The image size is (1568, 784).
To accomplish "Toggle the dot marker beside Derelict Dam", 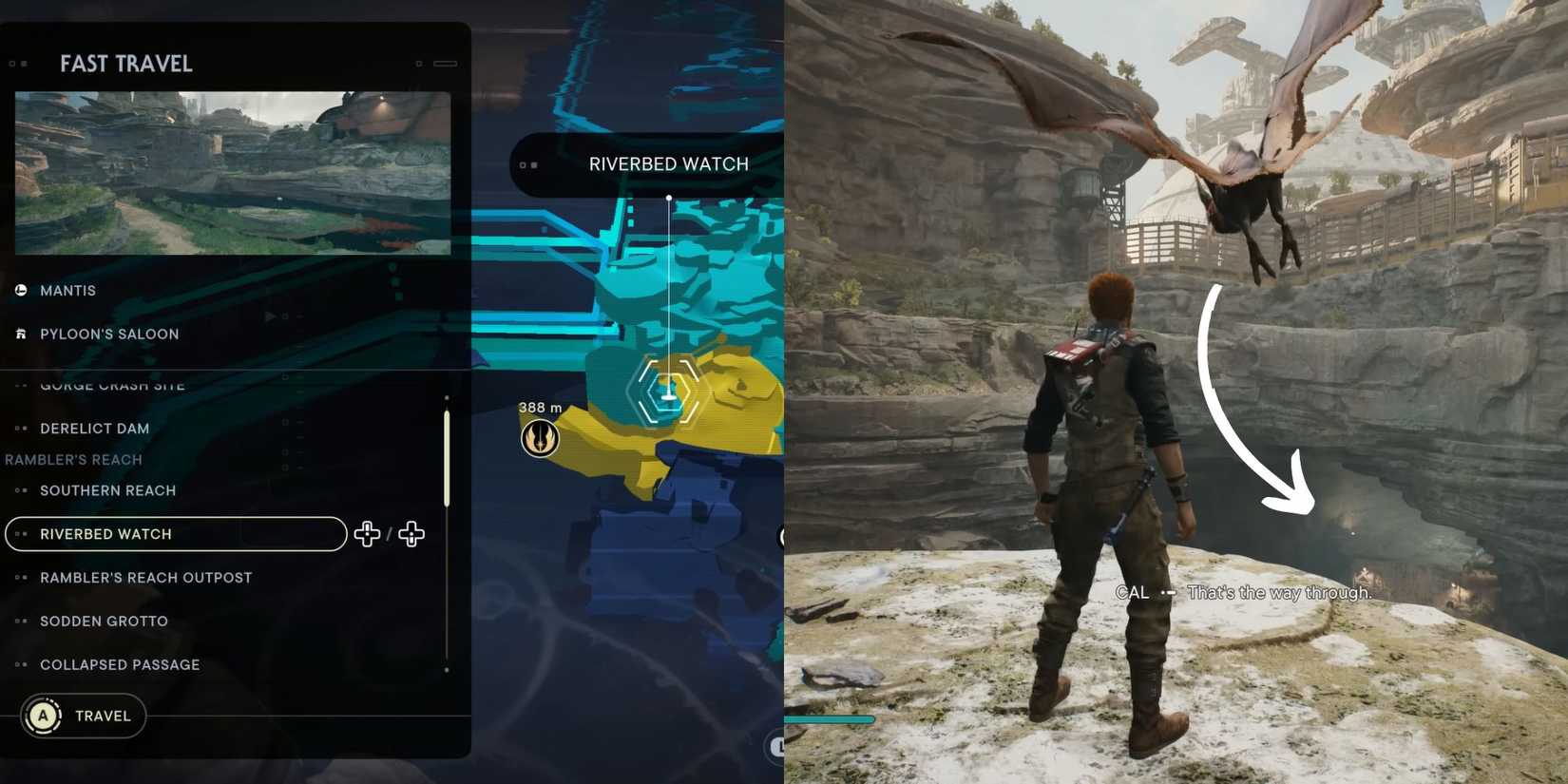I will click(21, 429).
